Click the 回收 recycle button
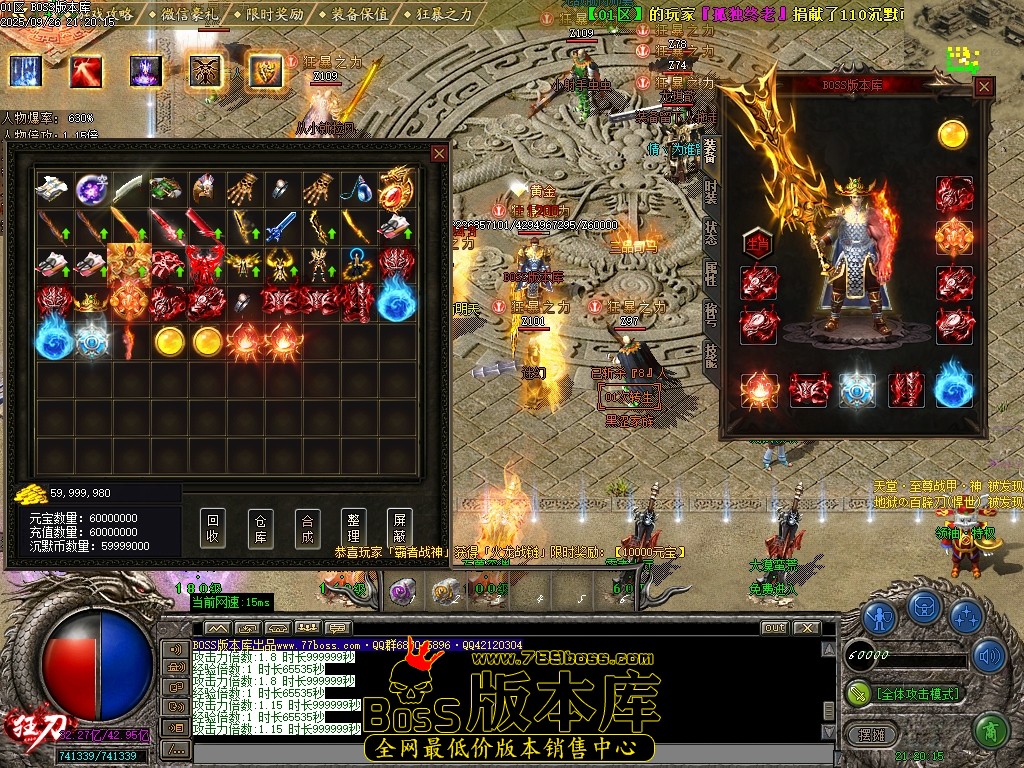The image size is (1024, 768). pos(212,528)
